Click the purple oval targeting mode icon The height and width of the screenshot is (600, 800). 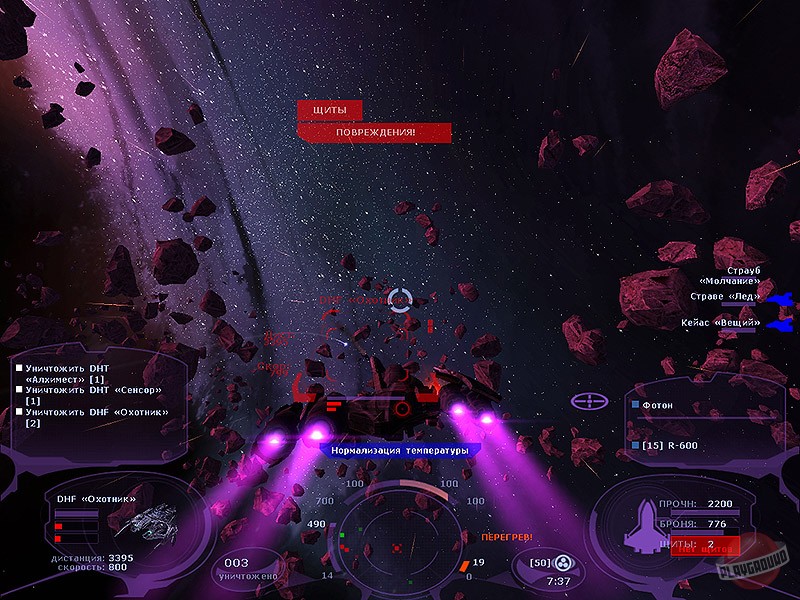tap(590, 401)
